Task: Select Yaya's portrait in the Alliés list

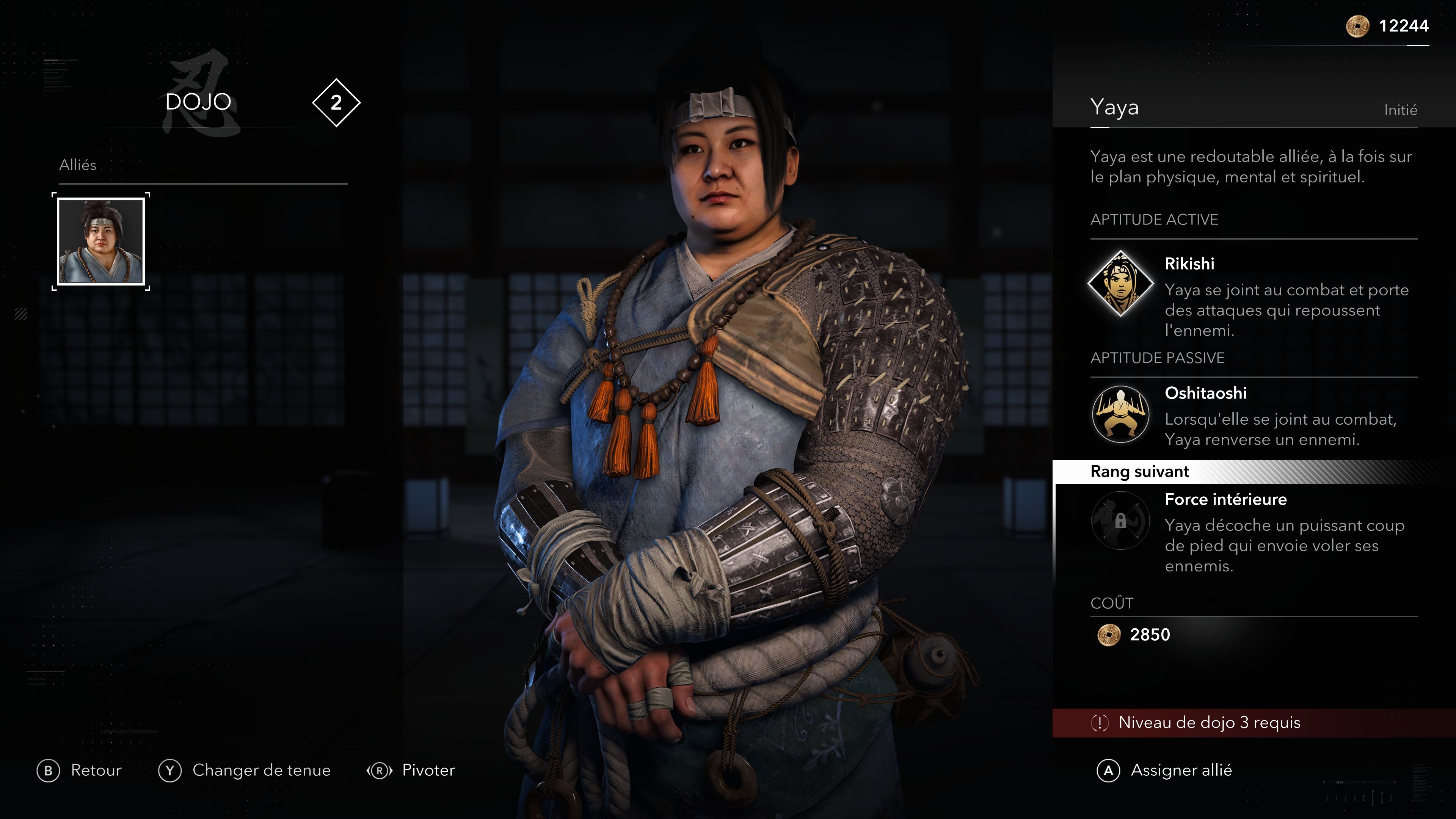Action: tap(100, 242)
